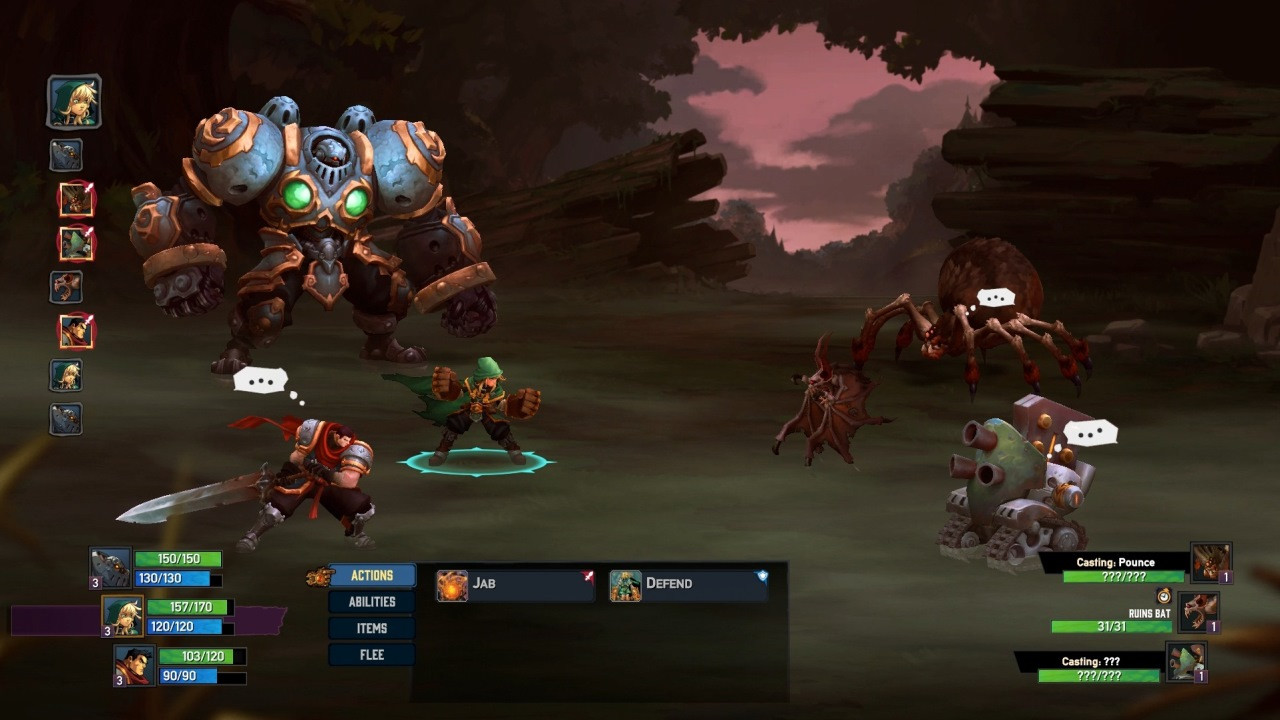The width and height of the screenshot is (1280, 720).
Task: Select the war golem party portrait
Action: [x=110, y=567]
